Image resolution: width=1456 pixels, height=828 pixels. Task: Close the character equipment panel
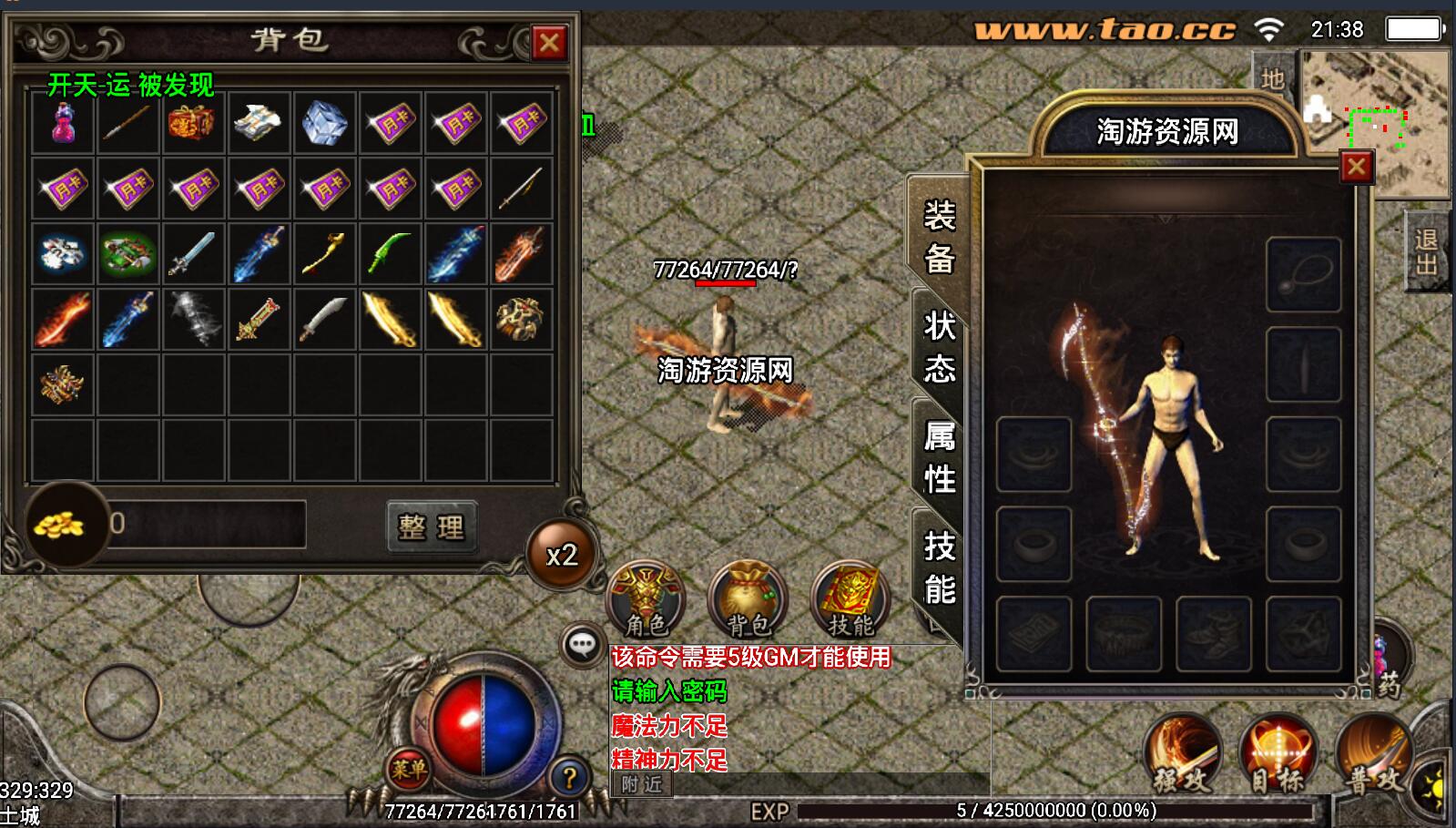[1356, 166]
